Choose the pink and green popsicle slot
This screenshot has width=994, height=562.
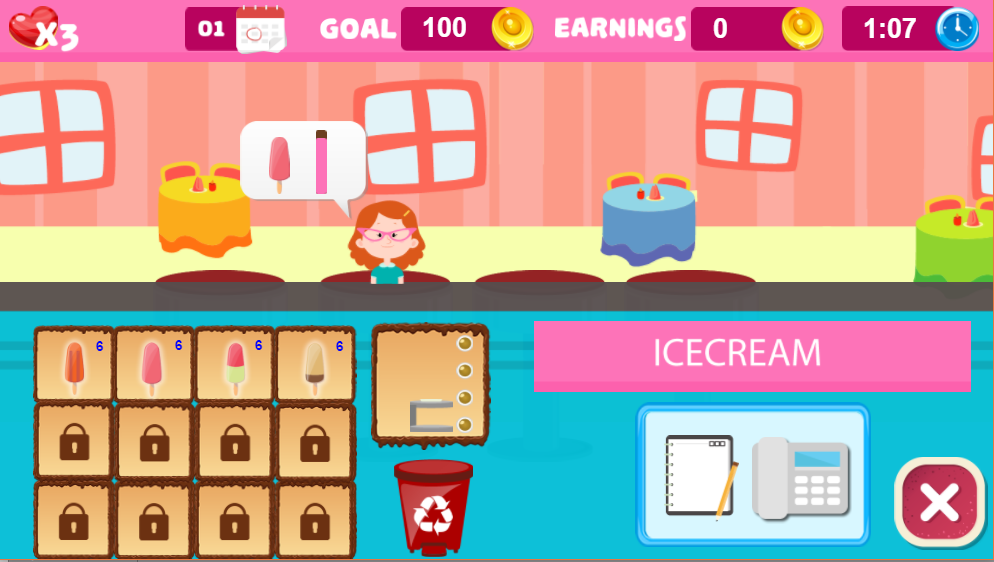[234, 365]
